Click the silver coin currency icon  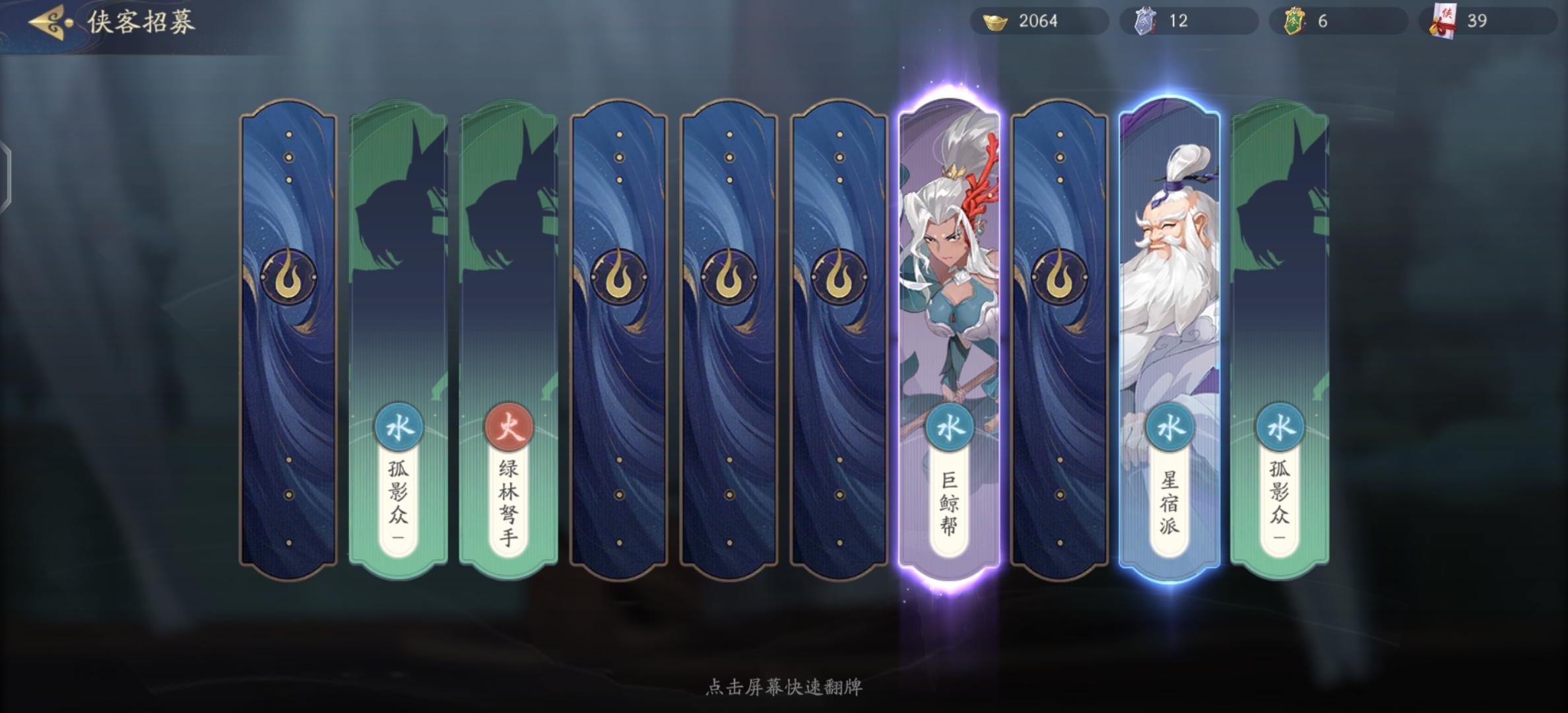click(1147, 20)
